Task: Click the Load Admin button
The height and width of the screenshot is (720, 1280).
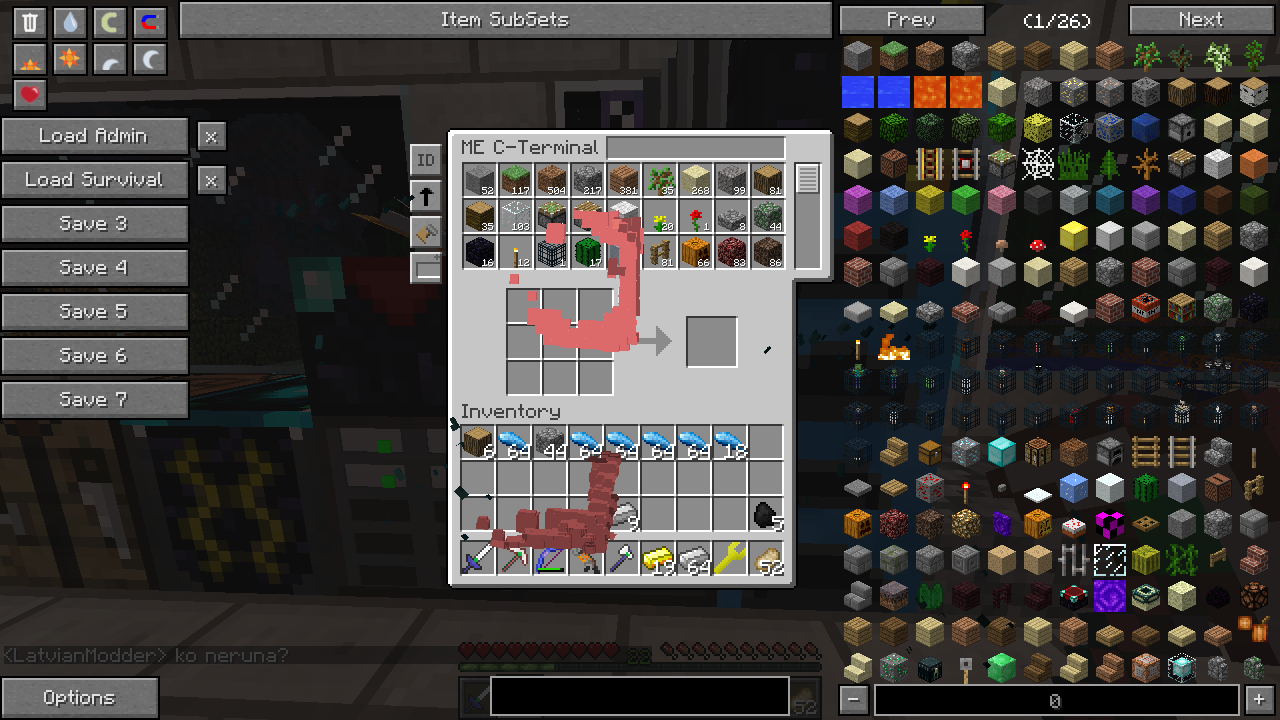Action: [94, 136]
